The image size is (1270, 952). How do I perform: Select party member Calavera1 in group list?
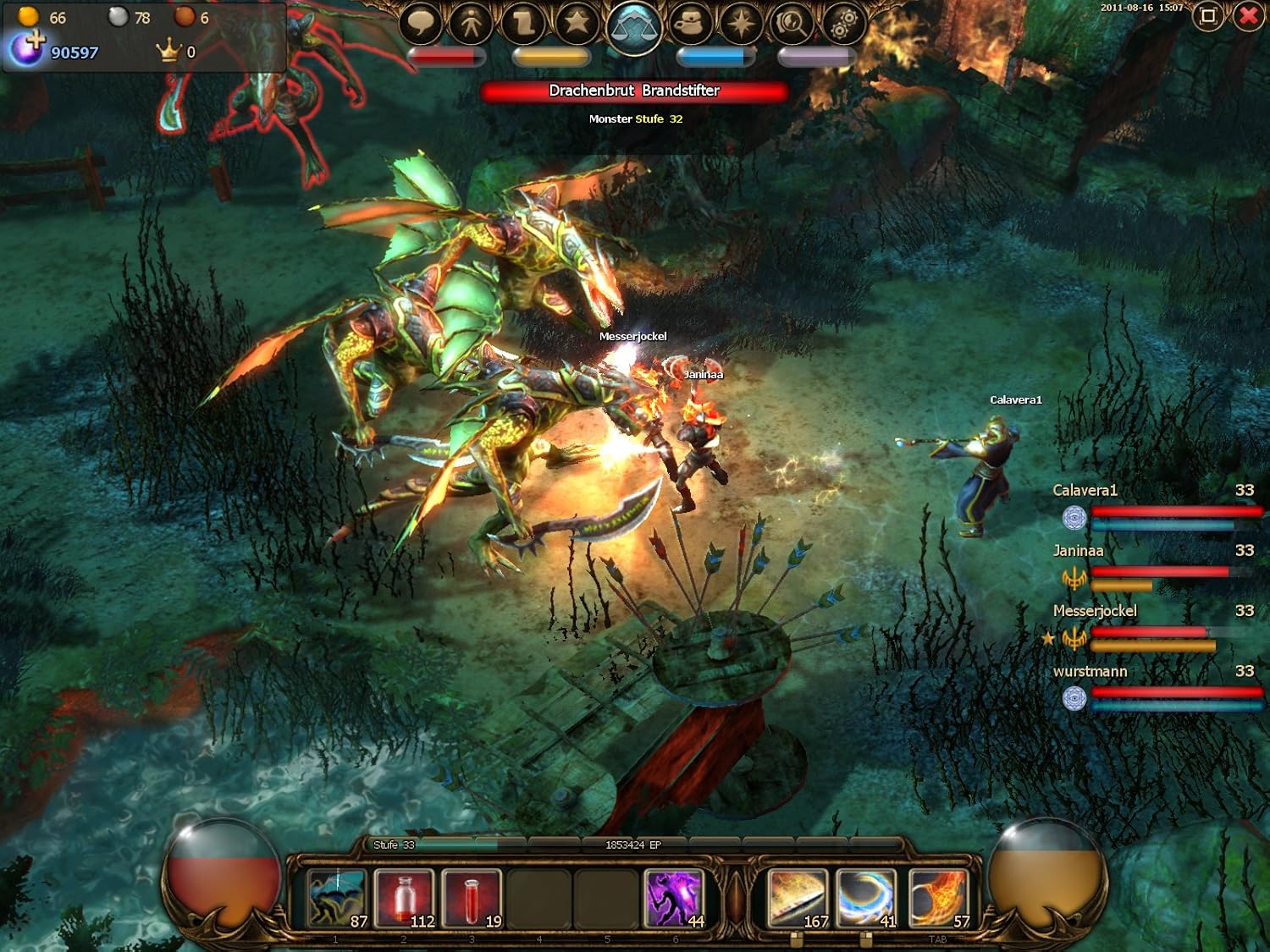click(1085, 491)
